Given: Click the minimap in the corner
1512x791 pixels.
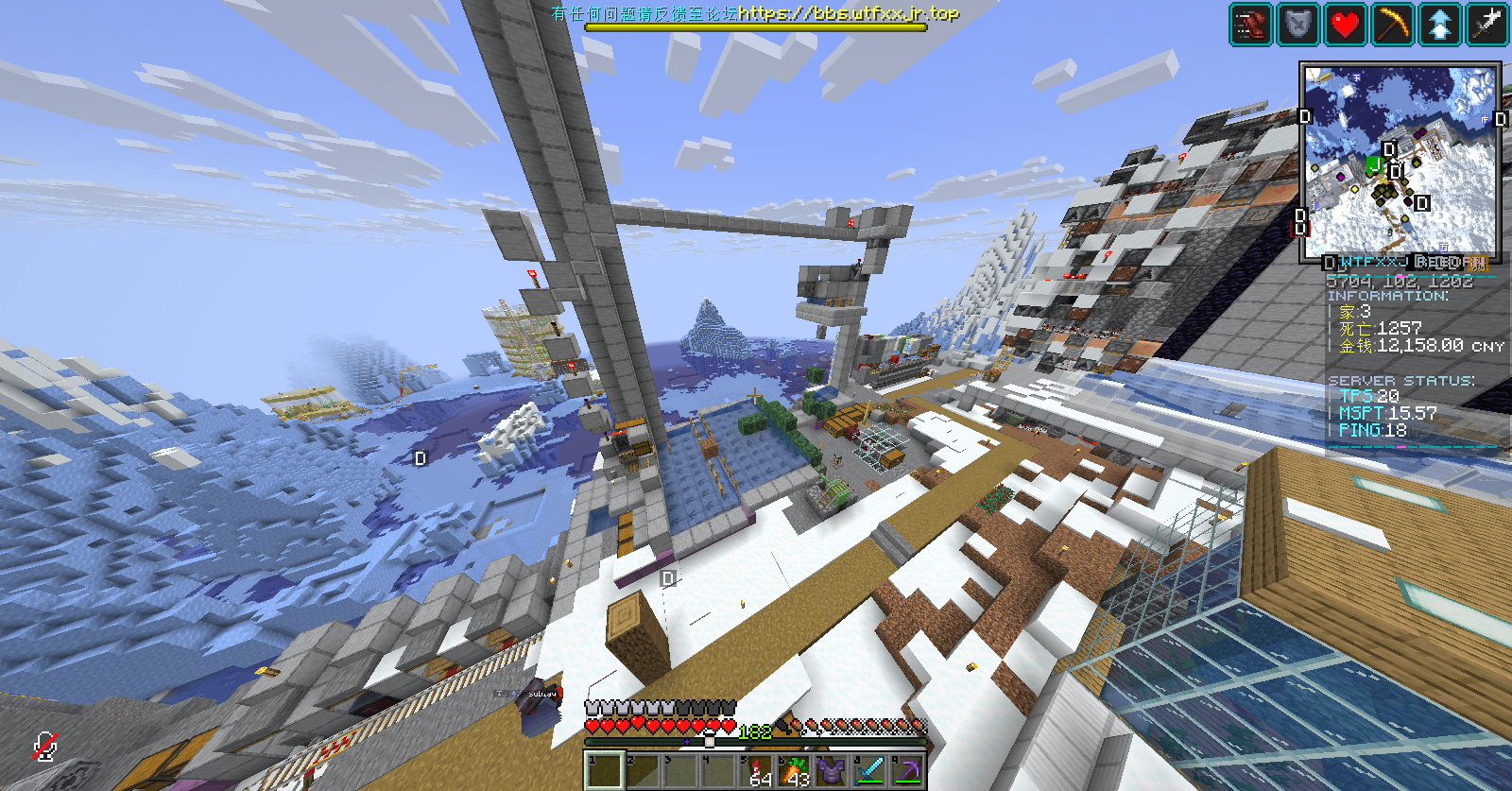Looking at the screenshot, I should 1400,162.
